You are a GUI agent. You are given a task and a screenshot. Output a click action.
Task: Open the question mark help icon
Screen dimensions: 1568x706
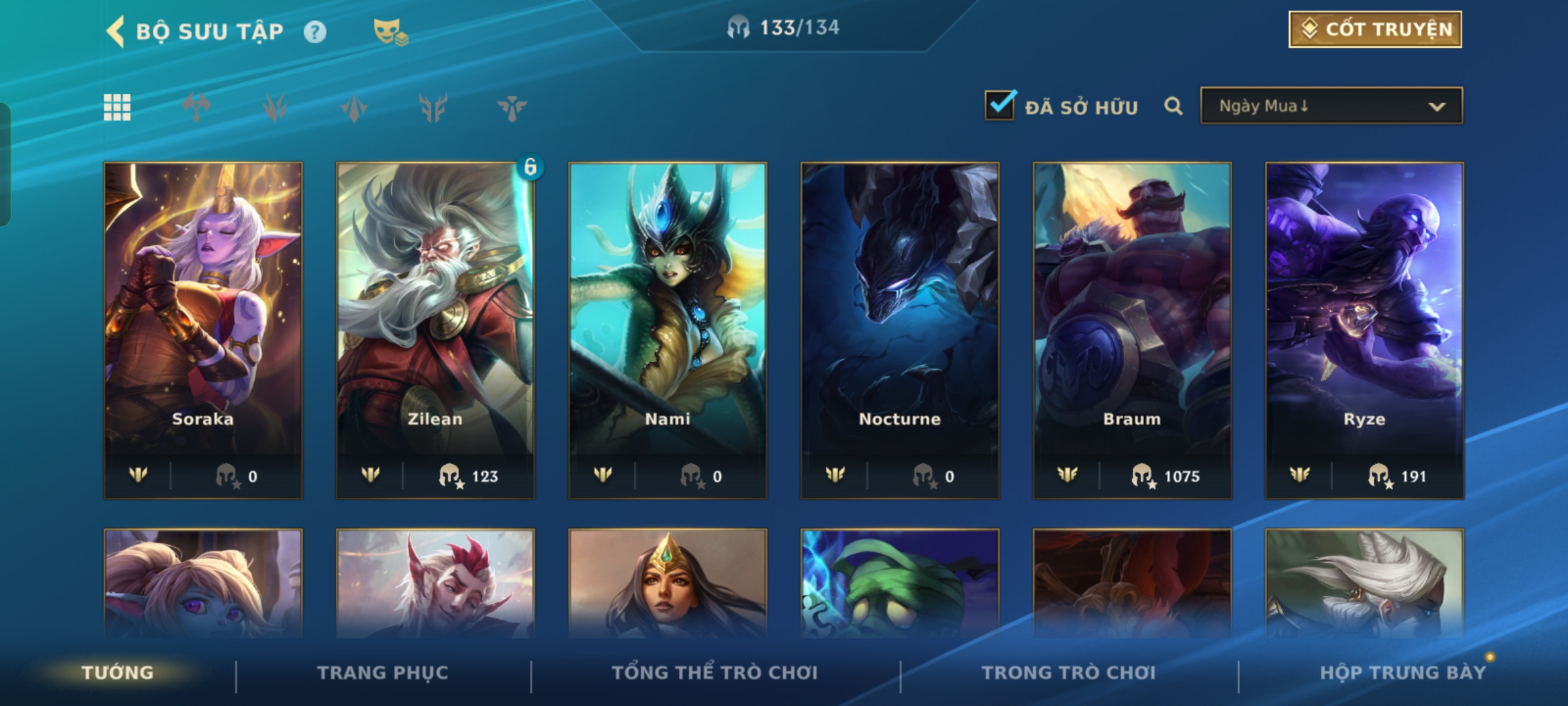coord(315,31)
